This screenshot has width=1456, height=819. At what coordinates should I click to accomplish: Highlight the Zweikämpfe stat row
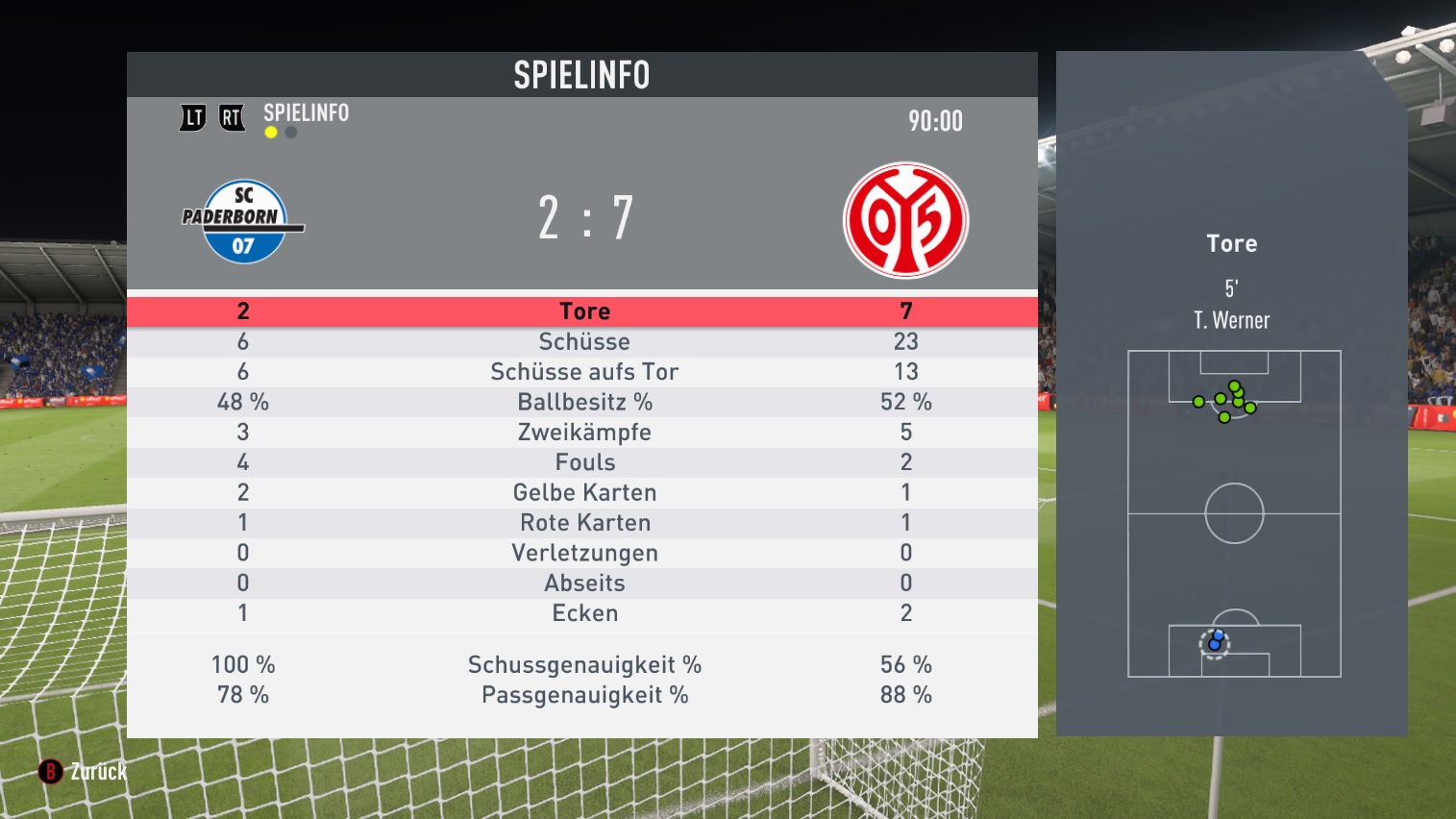click(583, 433)
